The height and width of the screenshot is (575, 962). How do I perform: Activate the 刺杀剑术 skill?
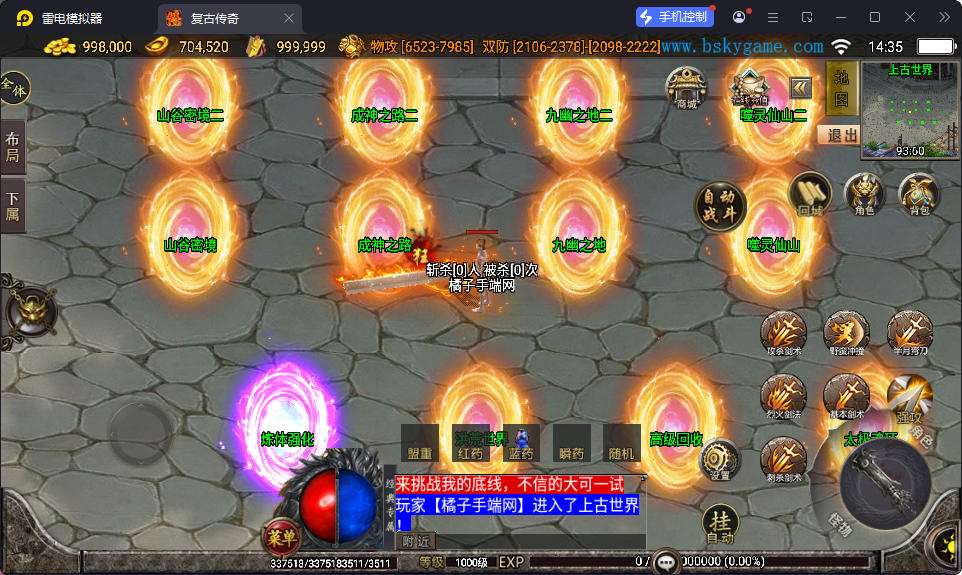(x=784, y=459)
